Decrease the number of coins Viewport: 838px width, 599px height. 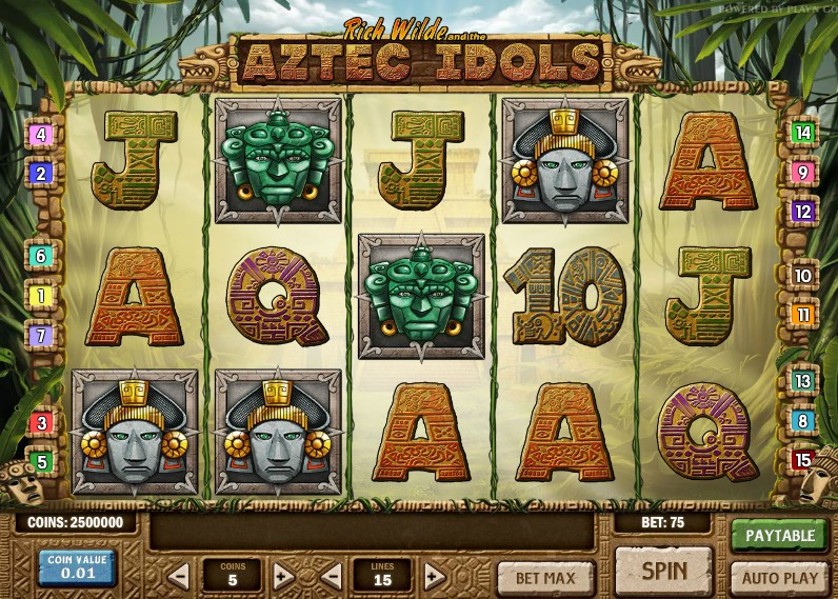click(x=178, y=576)
